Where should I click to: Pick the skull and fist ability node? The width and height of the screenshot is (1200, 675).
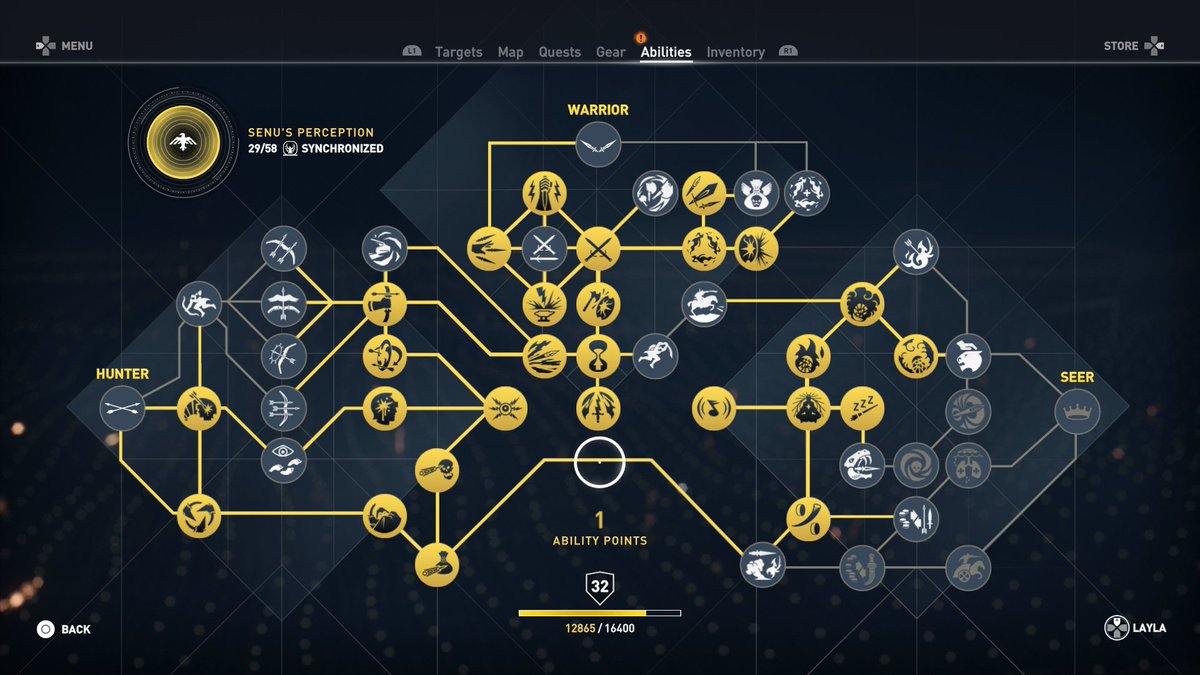point(437,469)
